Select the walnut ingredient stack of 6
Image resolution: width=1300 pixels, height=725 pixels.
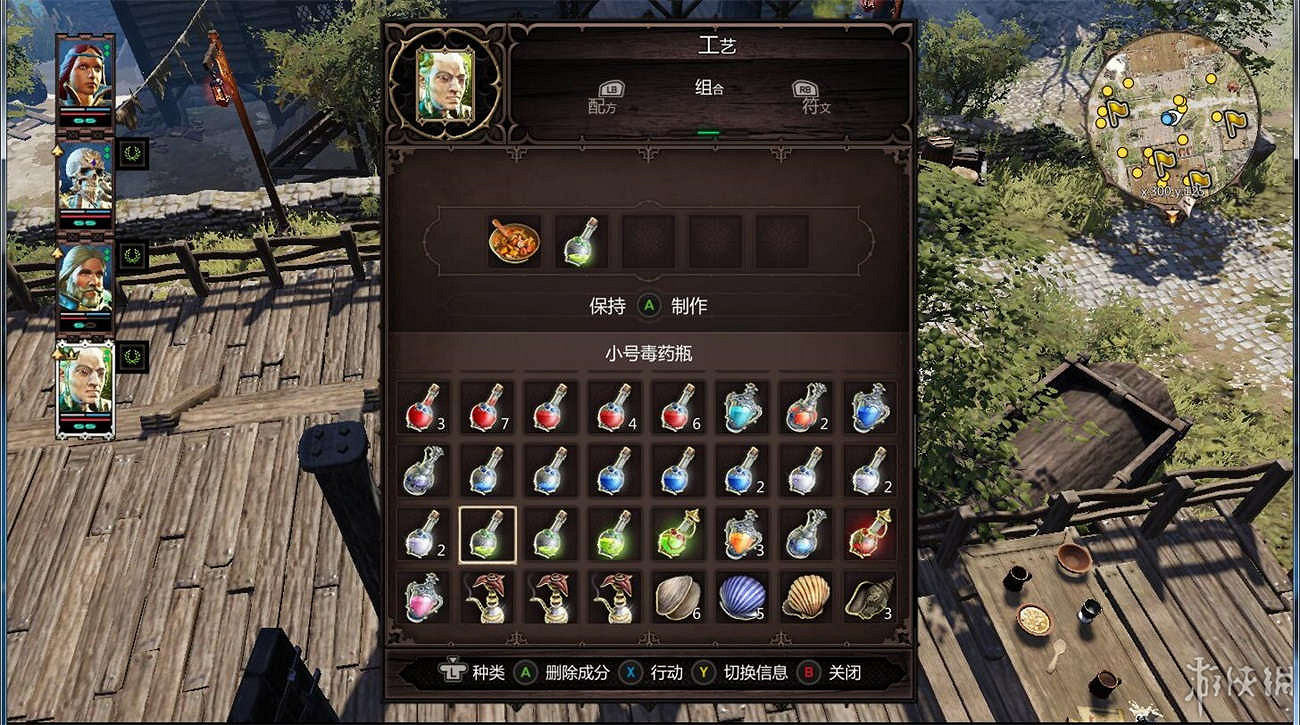point(679,598)
